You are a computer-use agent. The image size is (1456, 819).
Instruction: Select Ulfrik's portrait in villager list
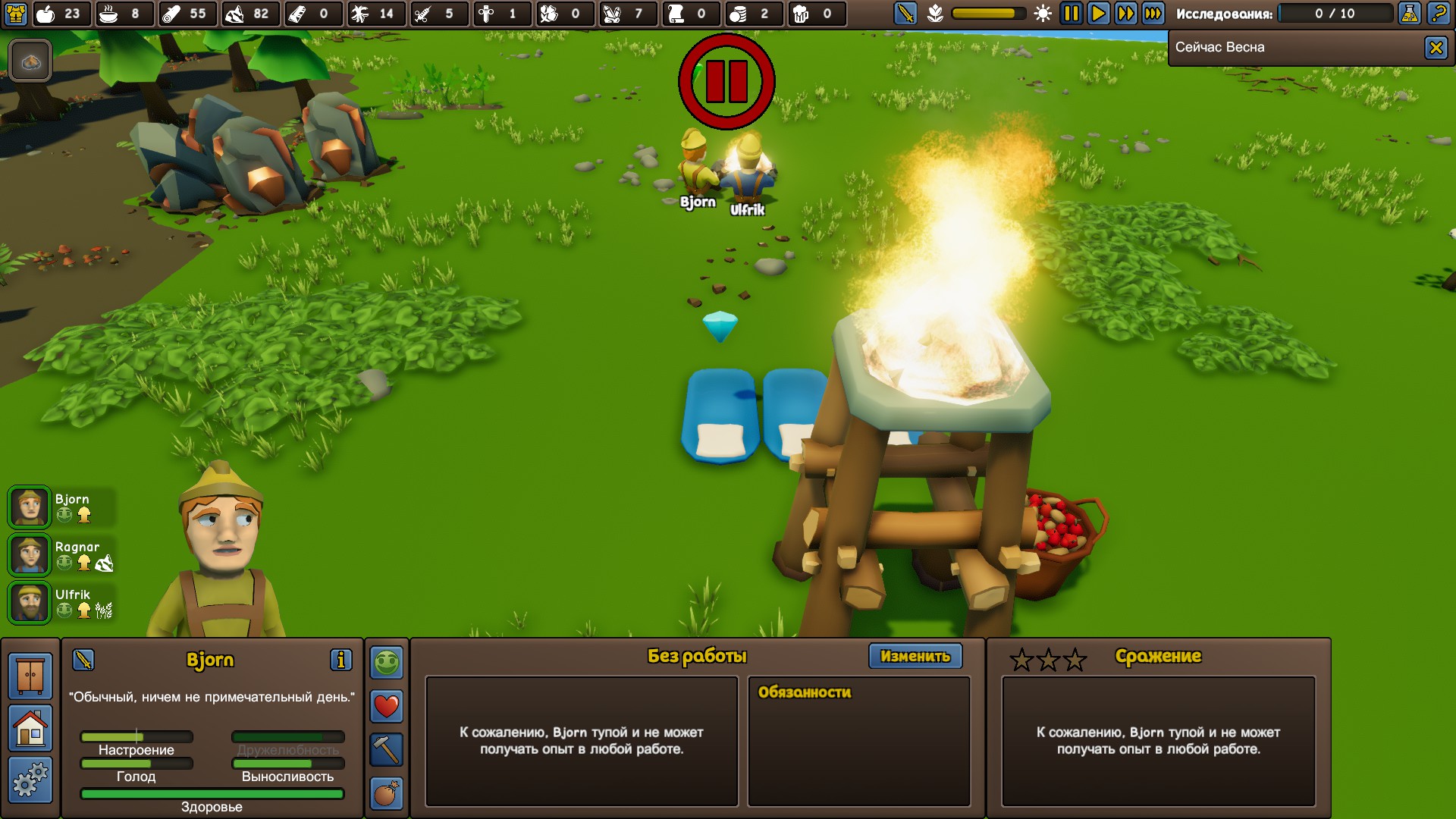(x=30, y=603)
